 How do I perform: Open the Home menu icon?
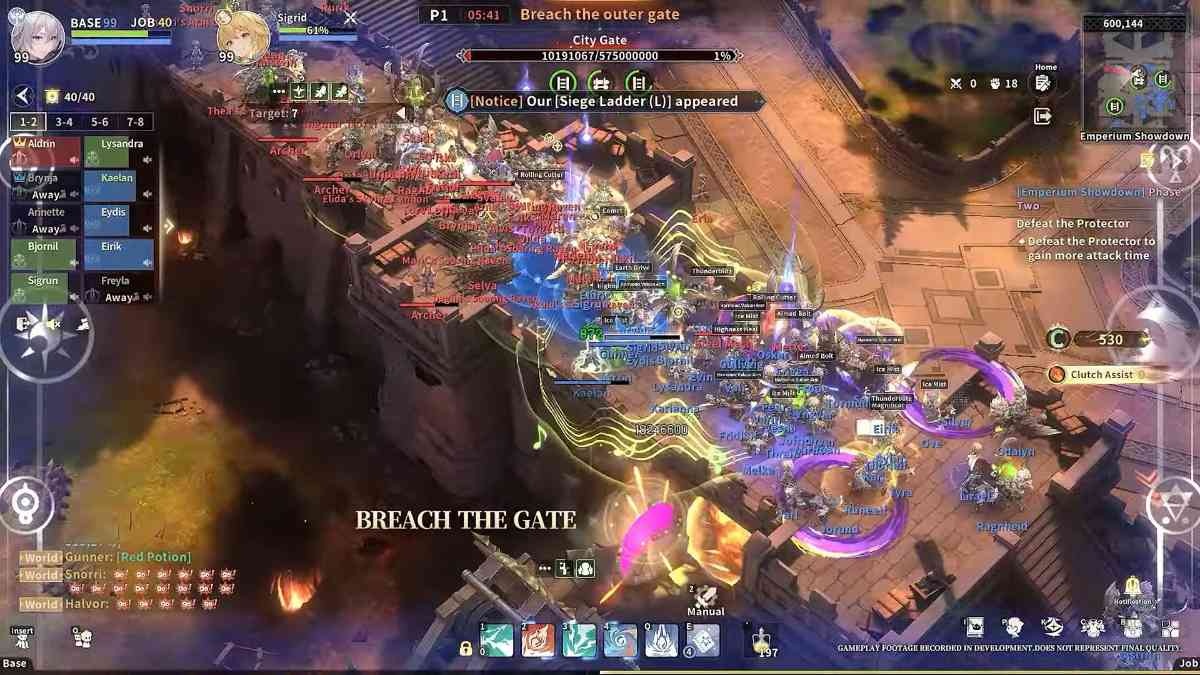[1043, 83]
